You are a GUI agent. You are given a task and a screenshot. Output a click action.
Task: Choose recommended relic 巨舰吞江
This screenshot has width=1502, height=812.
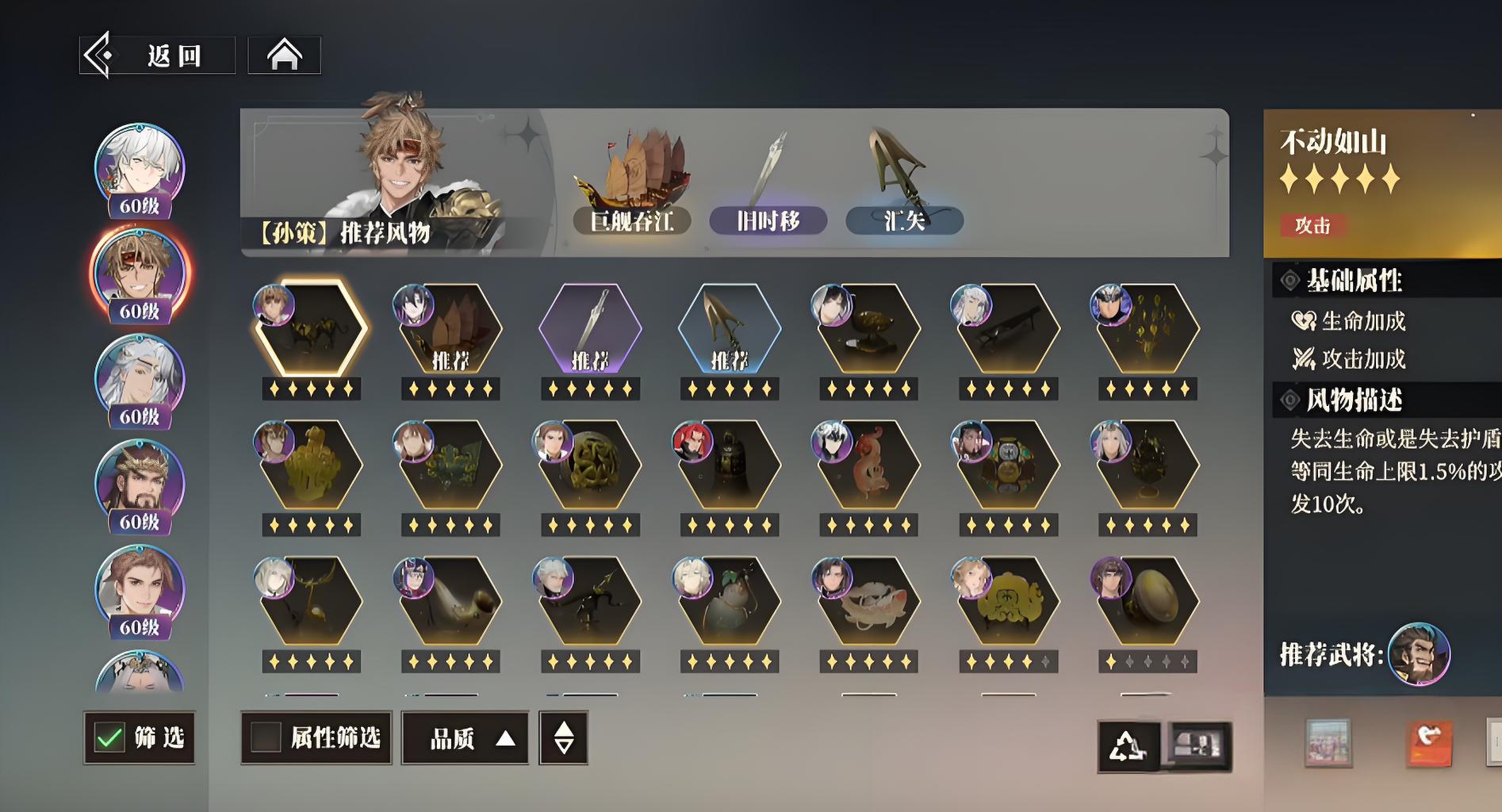tap(631, 220)
